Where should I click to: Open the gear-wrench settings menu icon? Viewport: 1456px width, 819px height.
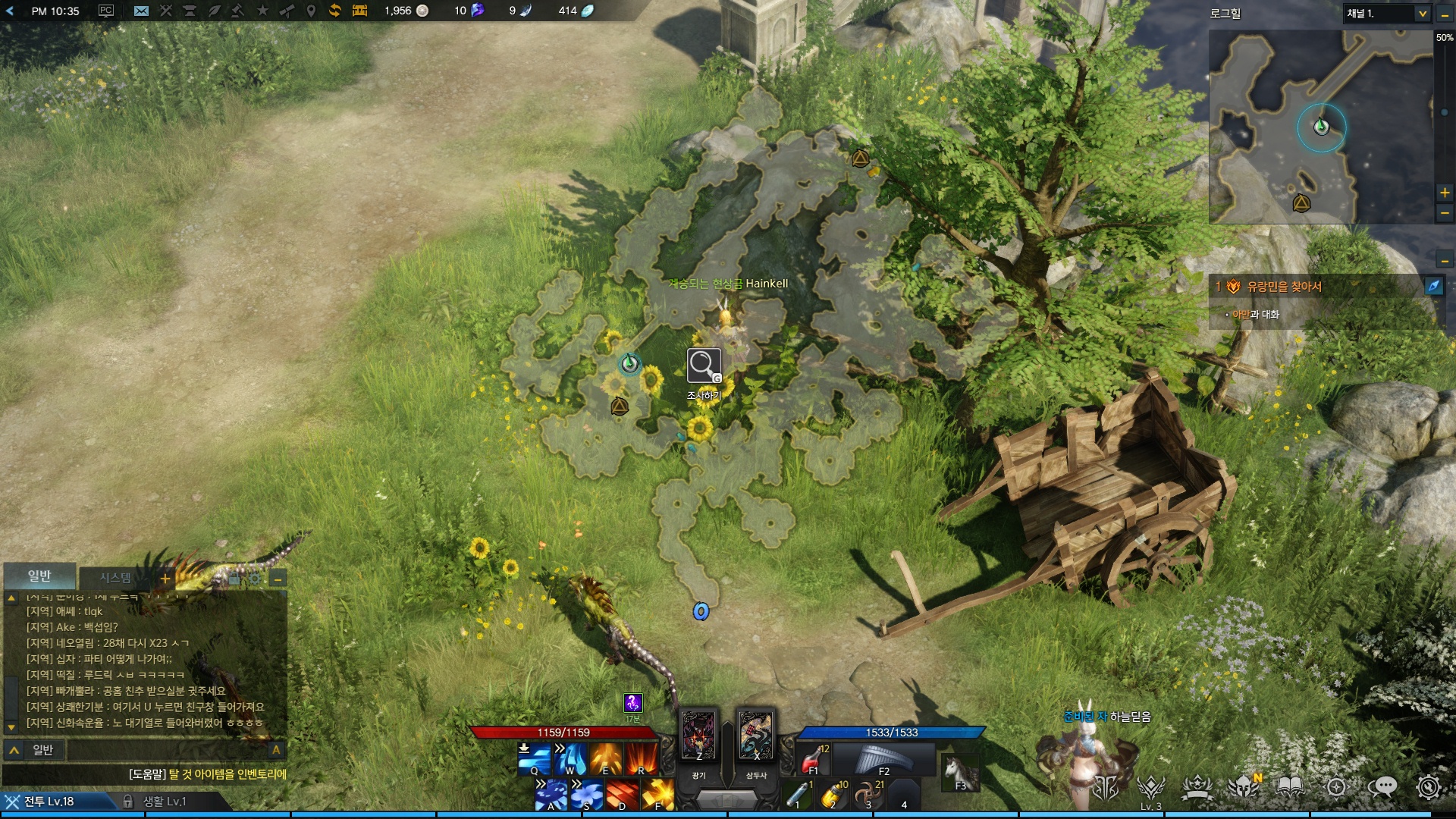[1428, 787]
